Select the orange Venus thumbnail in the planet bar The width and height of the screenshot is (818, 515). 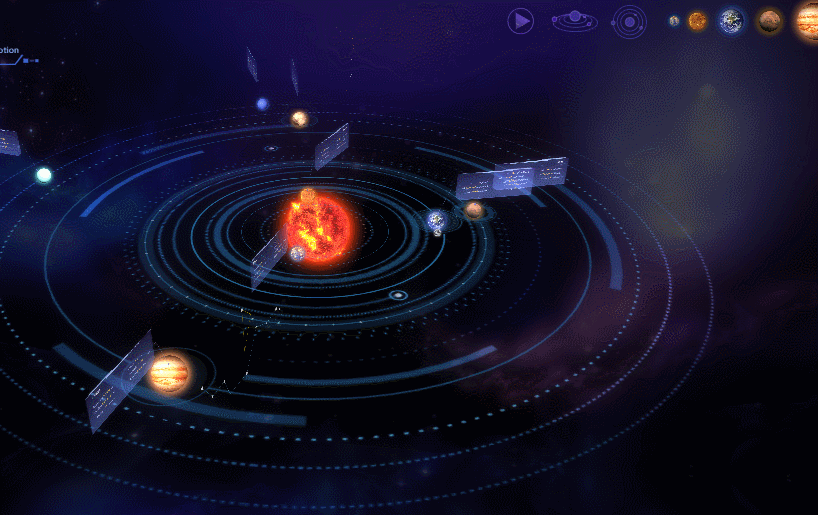(x=697, y=21)
